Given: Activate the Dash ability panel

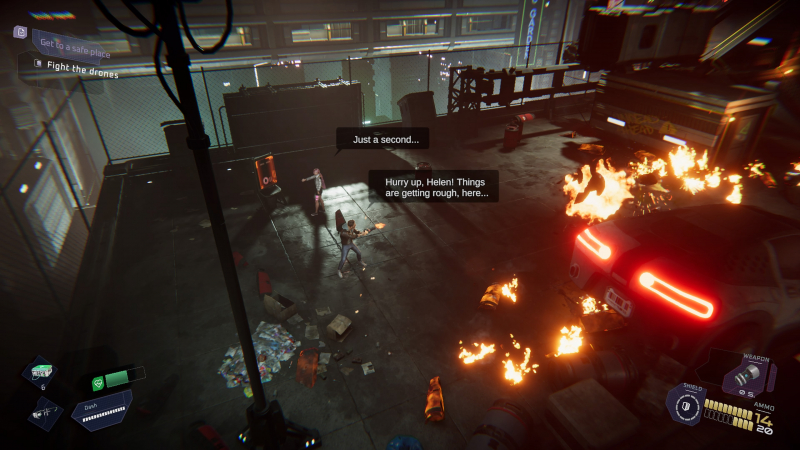Looking at the screenshot, I should tap(100, 412).
